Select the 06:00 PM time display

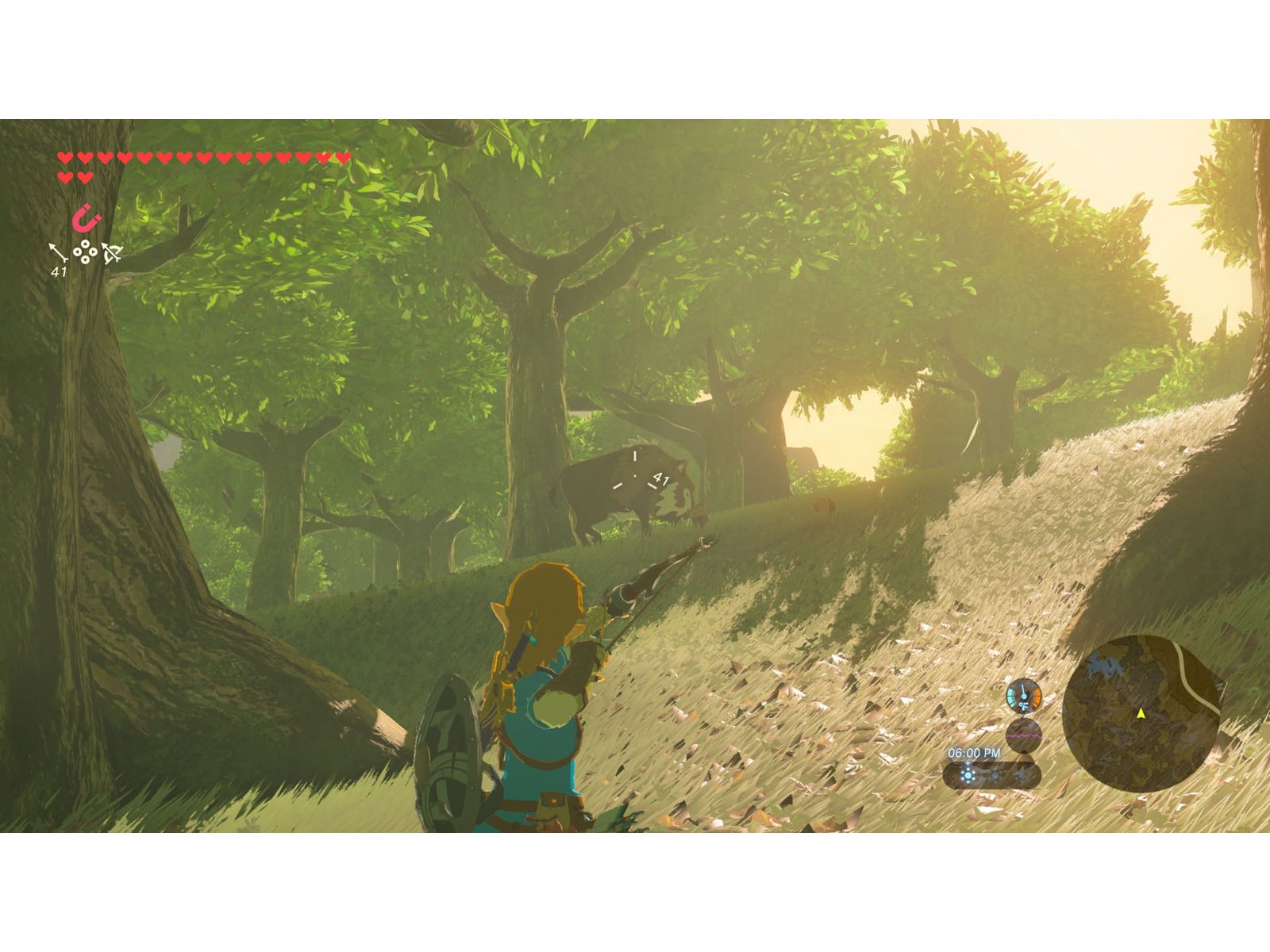[x=974, y=754]
